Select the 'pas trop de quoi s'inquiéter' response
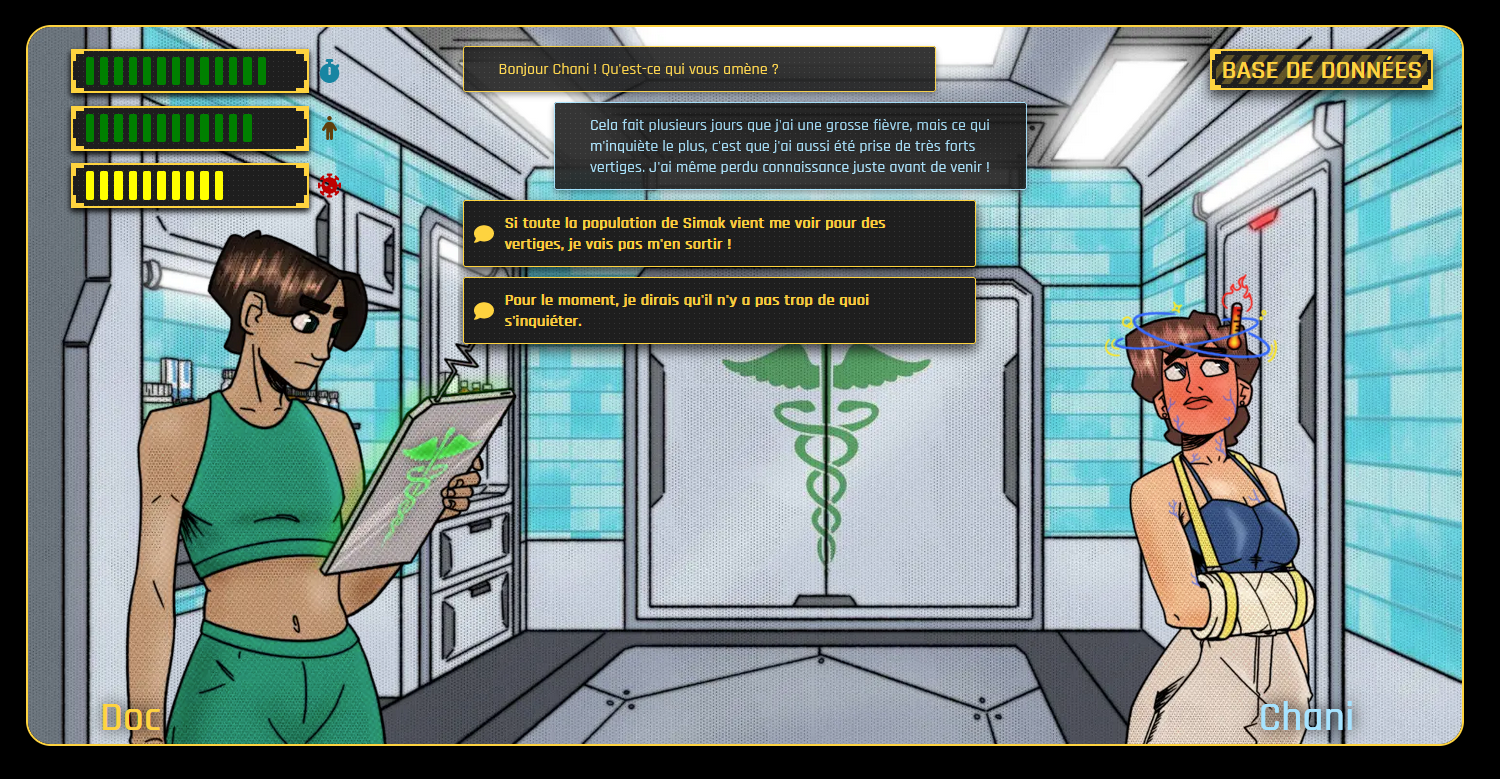The image size is (1500, 779). coord(720,310)
